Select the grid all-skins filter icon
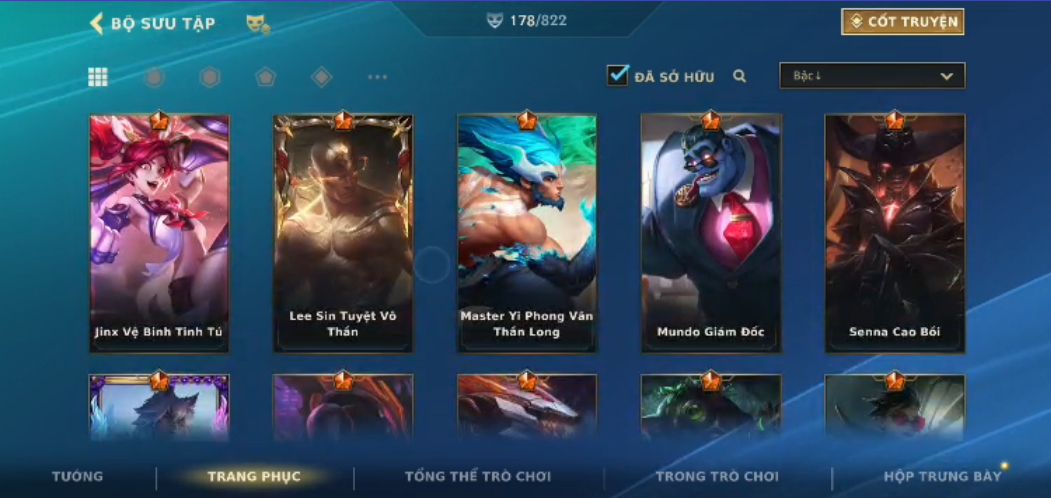Screen dimensions: 1051x498 [98, 77]
